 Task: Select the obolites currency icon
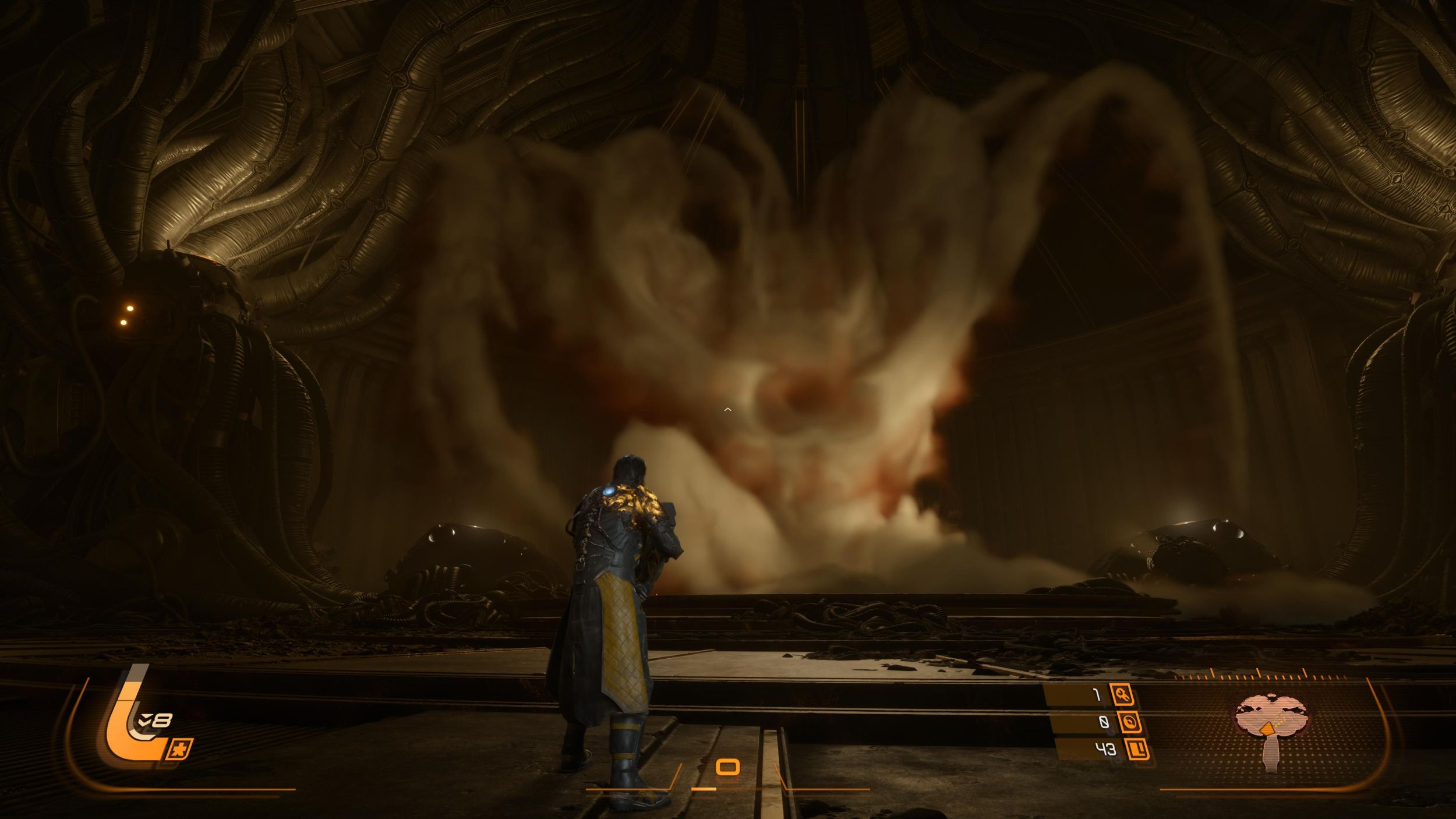1137,750
